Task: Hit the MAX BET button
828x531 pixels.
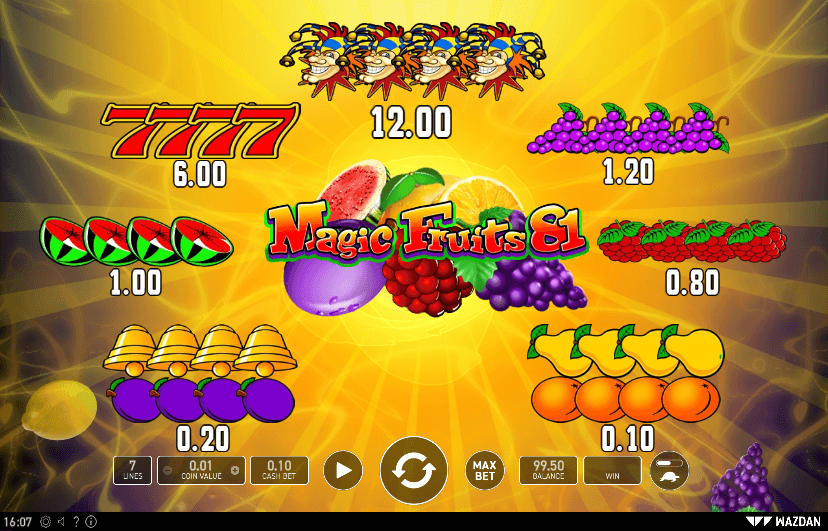Action: point(485,470)
